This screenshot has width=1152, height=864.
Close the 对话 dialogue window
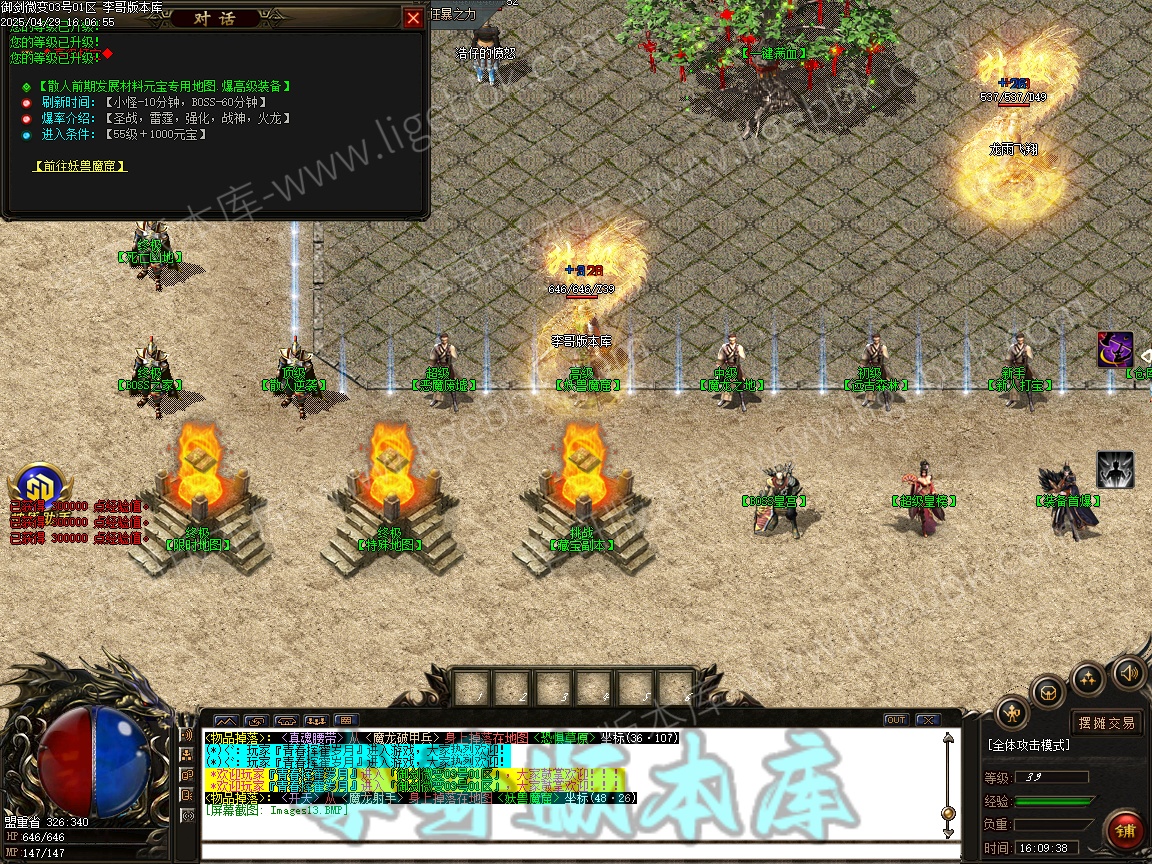point(413,18)
